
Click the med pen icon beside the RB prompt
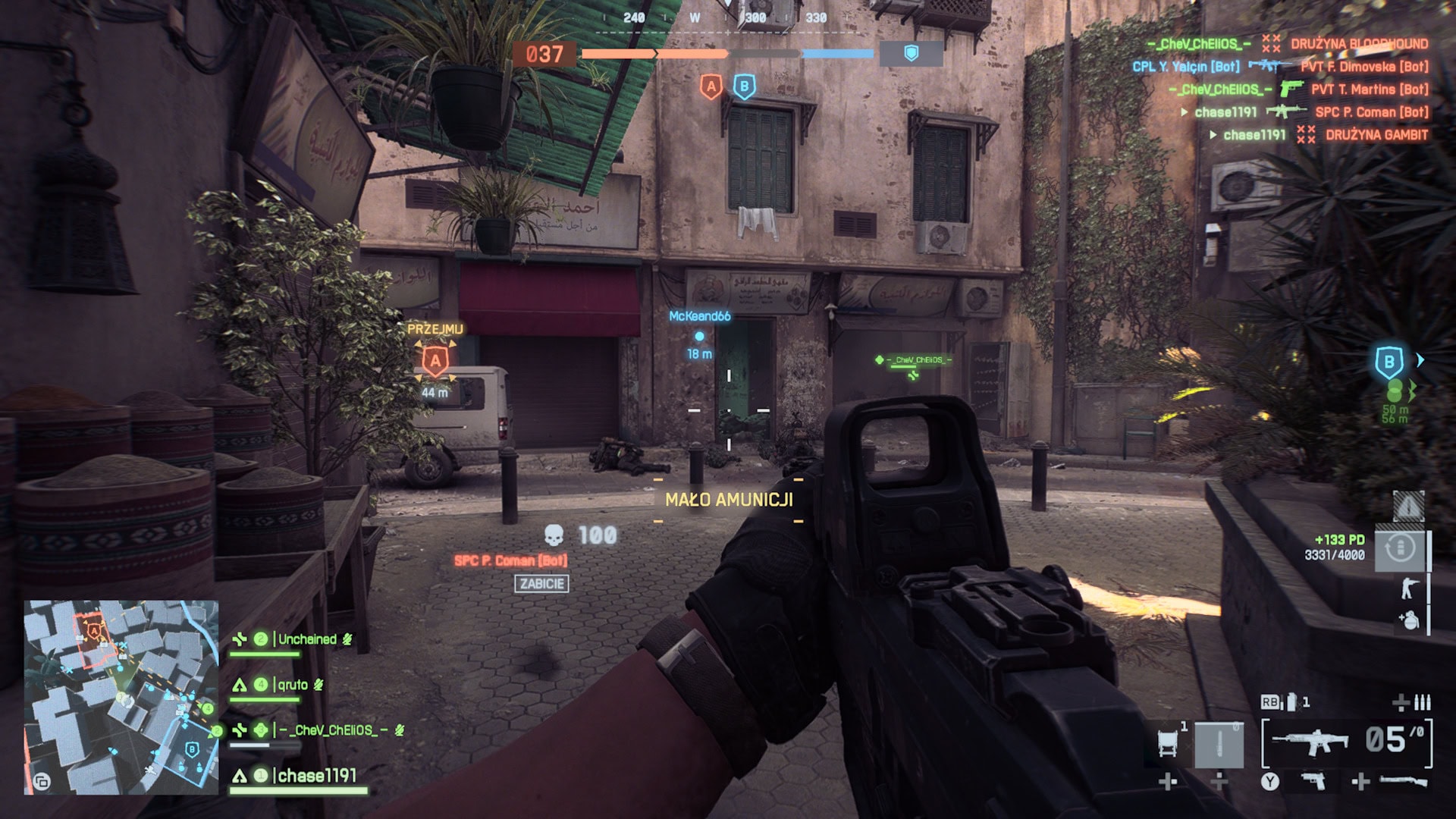pos(1291,702)
